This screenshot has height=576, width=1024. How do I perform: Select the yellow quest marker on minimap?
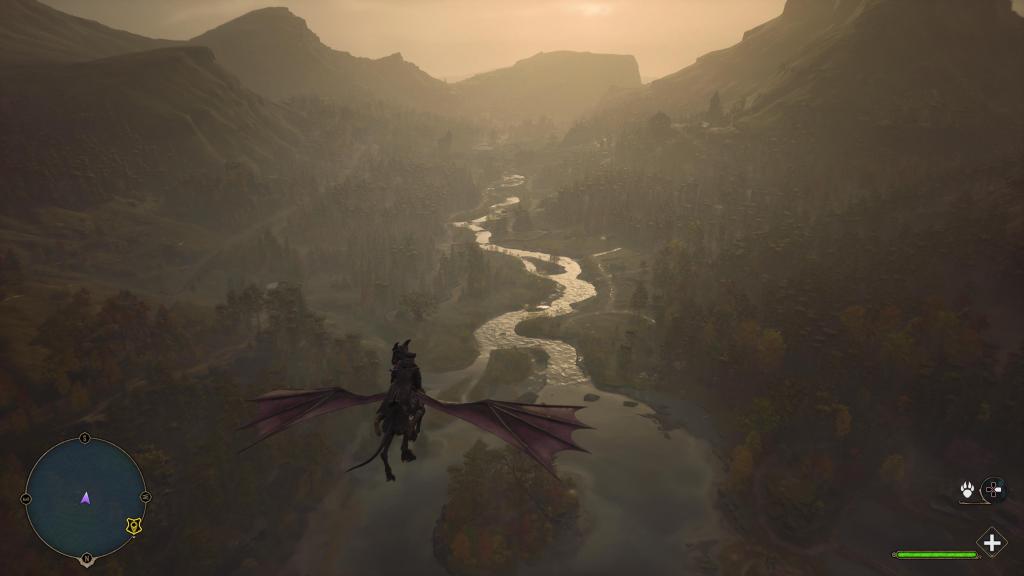(x=133, y=525)
